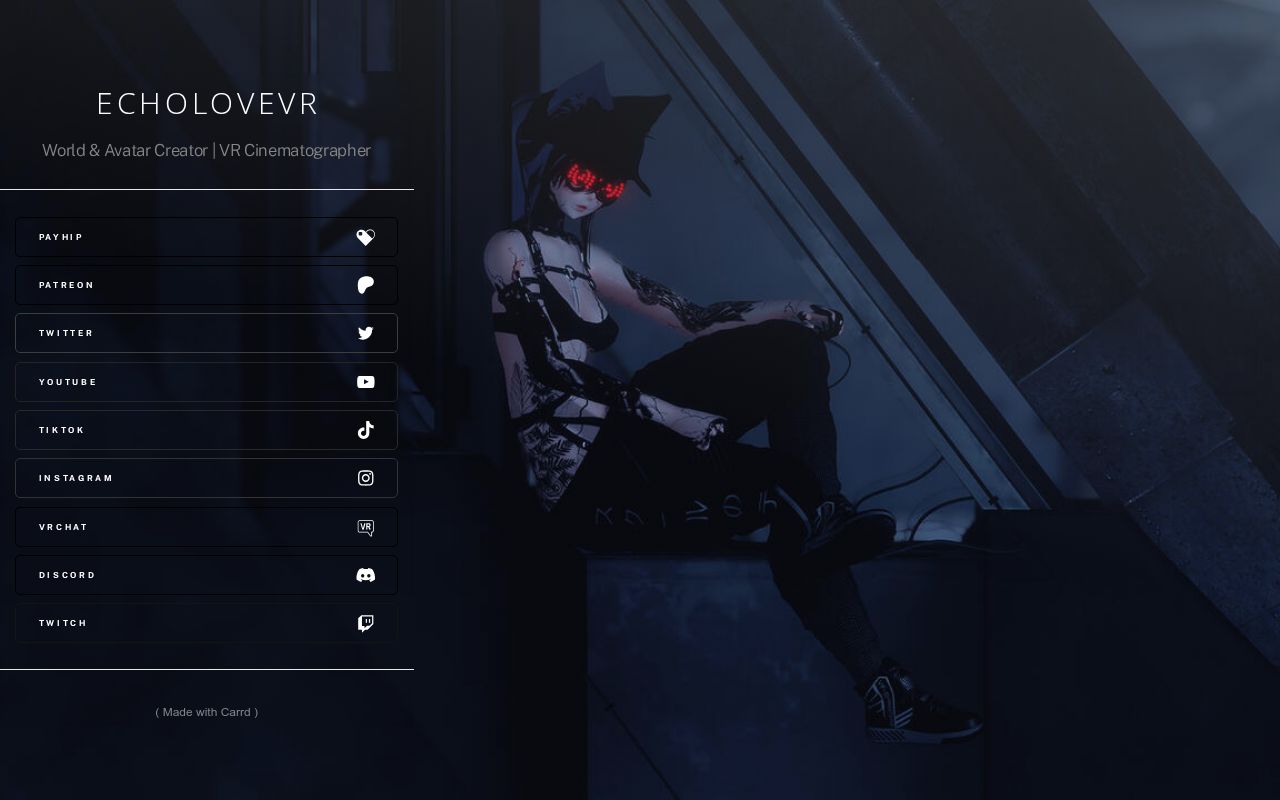This screenshot has height=800, width=1280.
Task: Click the VRCHAT profile button
Action: (x=180, y=527)
